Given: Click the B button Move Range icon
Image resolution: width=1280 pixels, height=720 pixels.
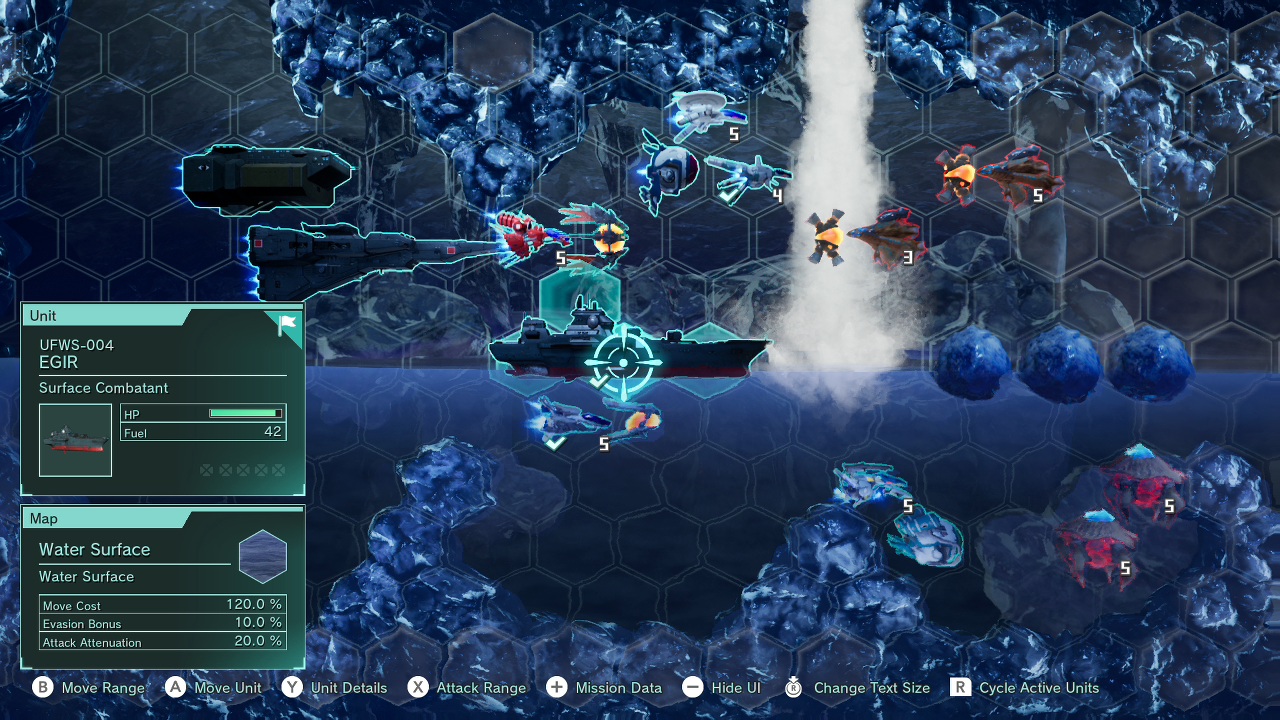Looking at the screenshot, I should pos(42,688).
